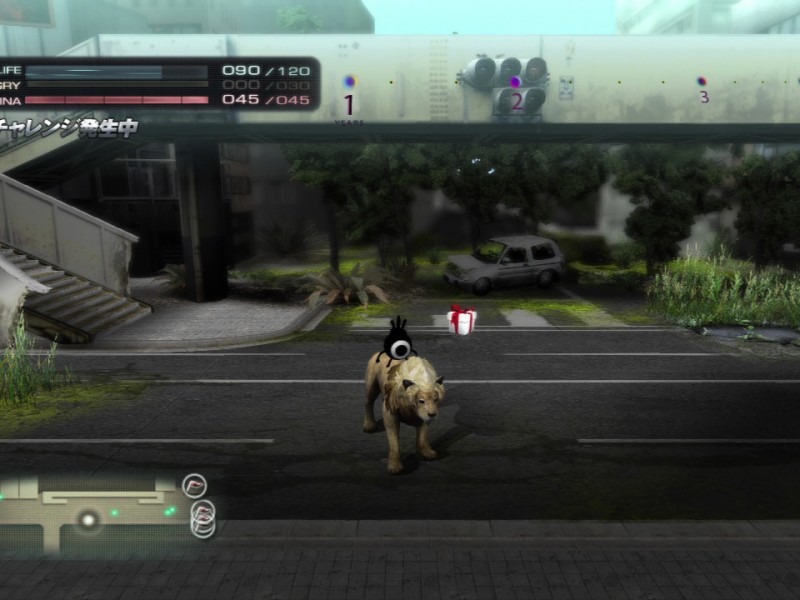Choose the year 3 marker on the timeline
The width and height of the screenshot is (800, 600).
[x=702, y=81]
